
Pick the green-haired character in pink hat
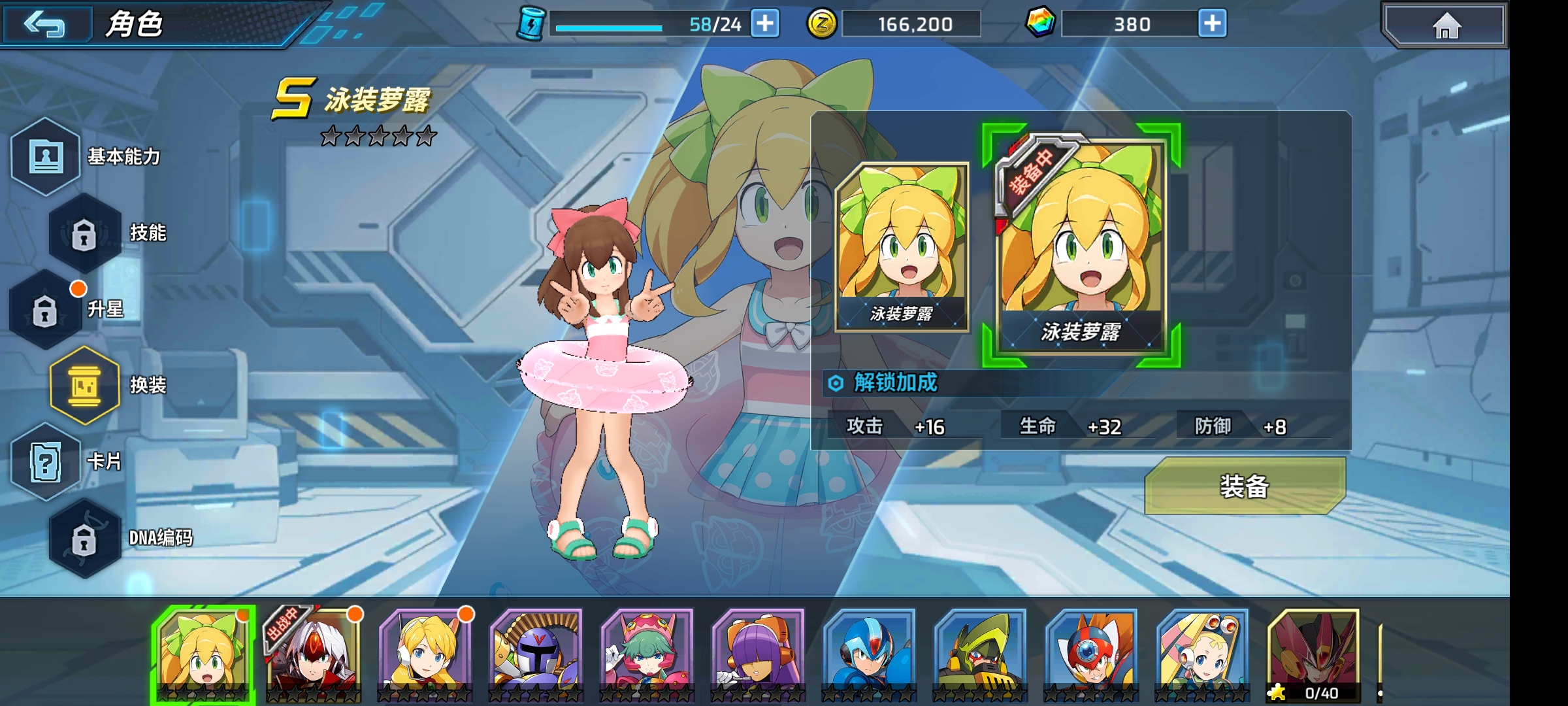click(x=647, y=654)
